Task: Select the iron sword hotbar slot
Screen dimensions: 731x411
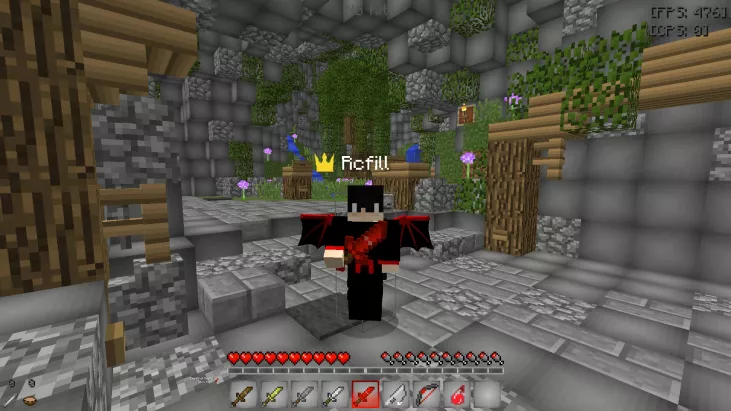Action: (335, 395)
